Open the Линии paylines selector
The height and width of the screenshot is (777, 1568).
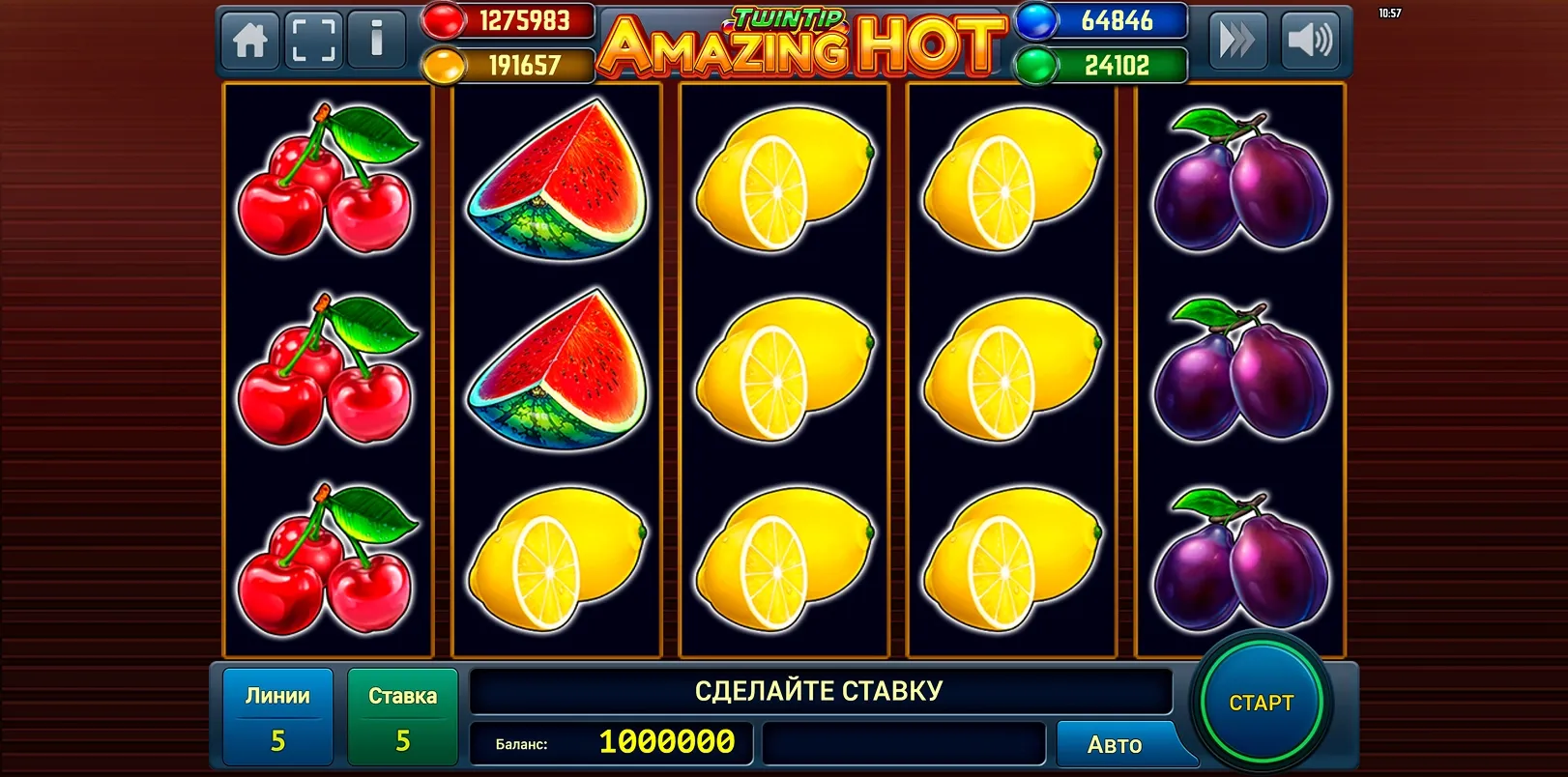tap(277, 715)
